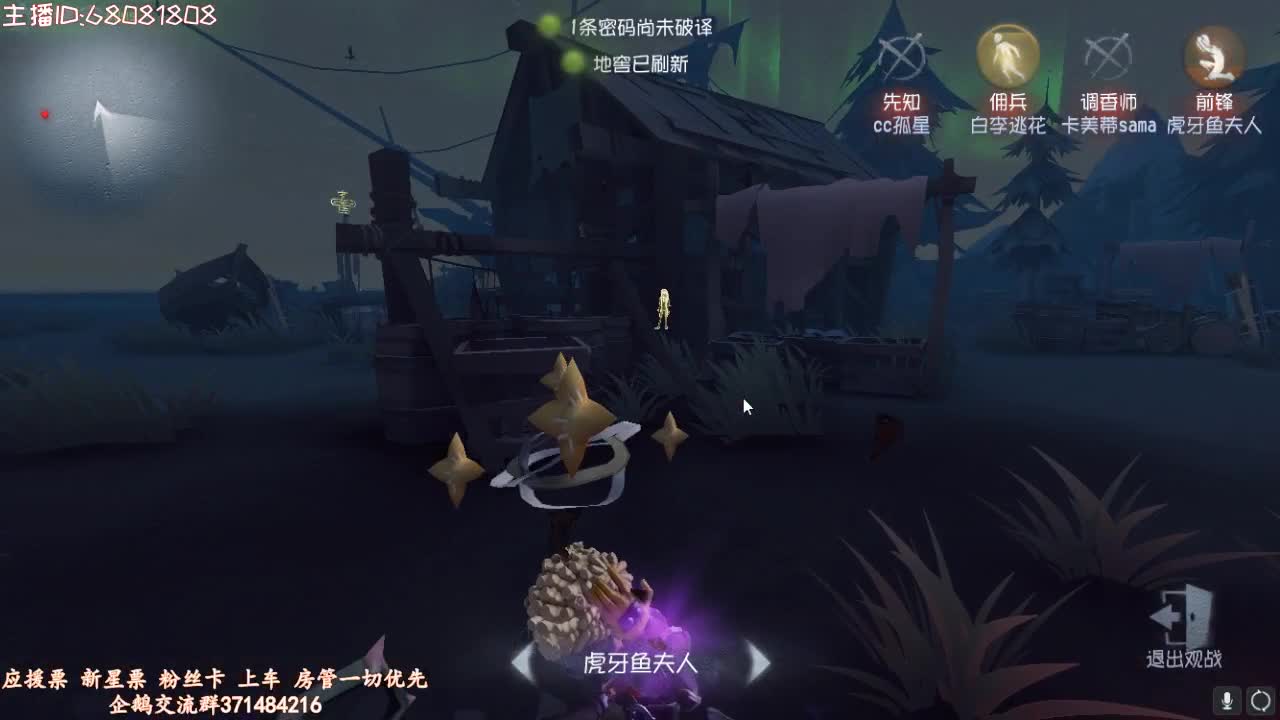Click the streamer ID 68081808 text

[110, 14]
